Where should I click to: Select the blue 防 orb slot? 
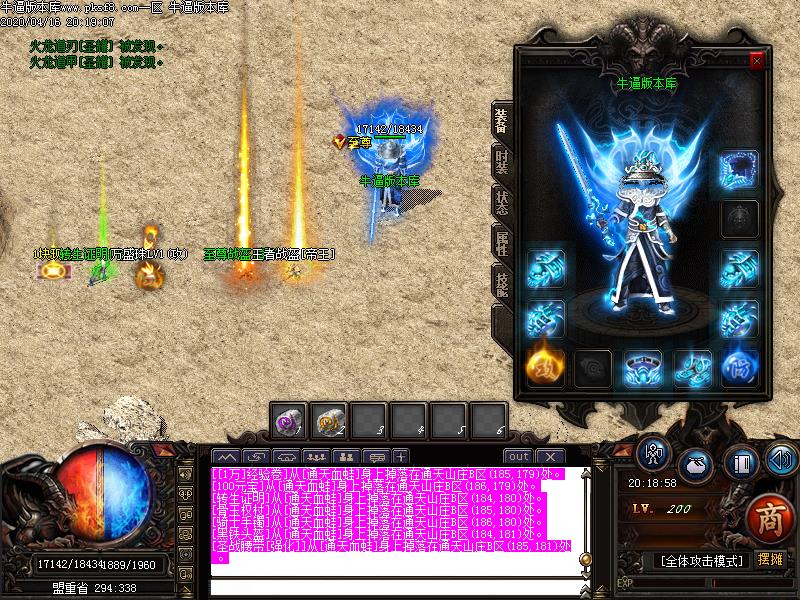(740, 367)
